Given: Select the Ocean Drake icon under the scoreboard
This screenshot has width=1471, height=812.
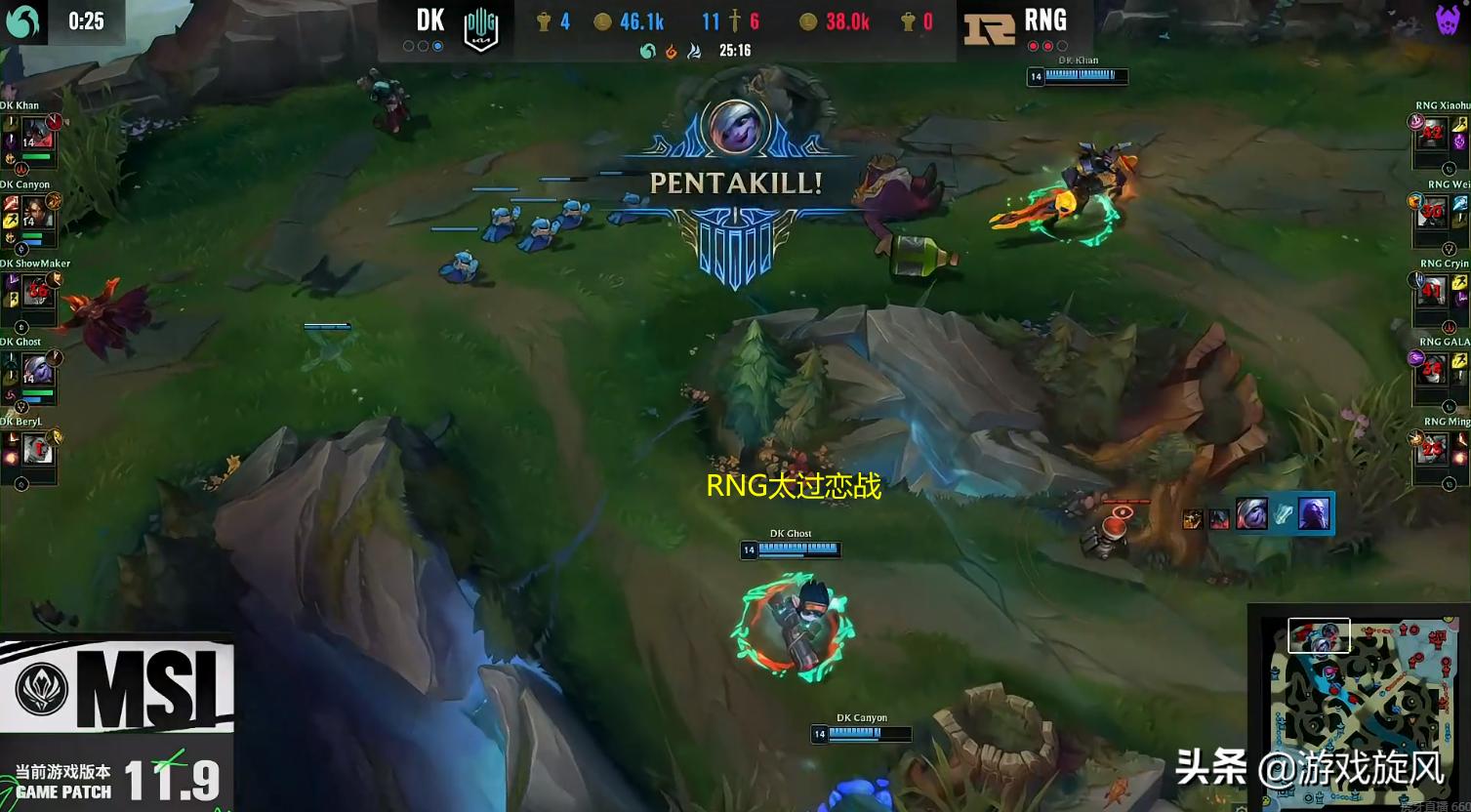Looking at the screenshot, I should click(x=648, y=51).
